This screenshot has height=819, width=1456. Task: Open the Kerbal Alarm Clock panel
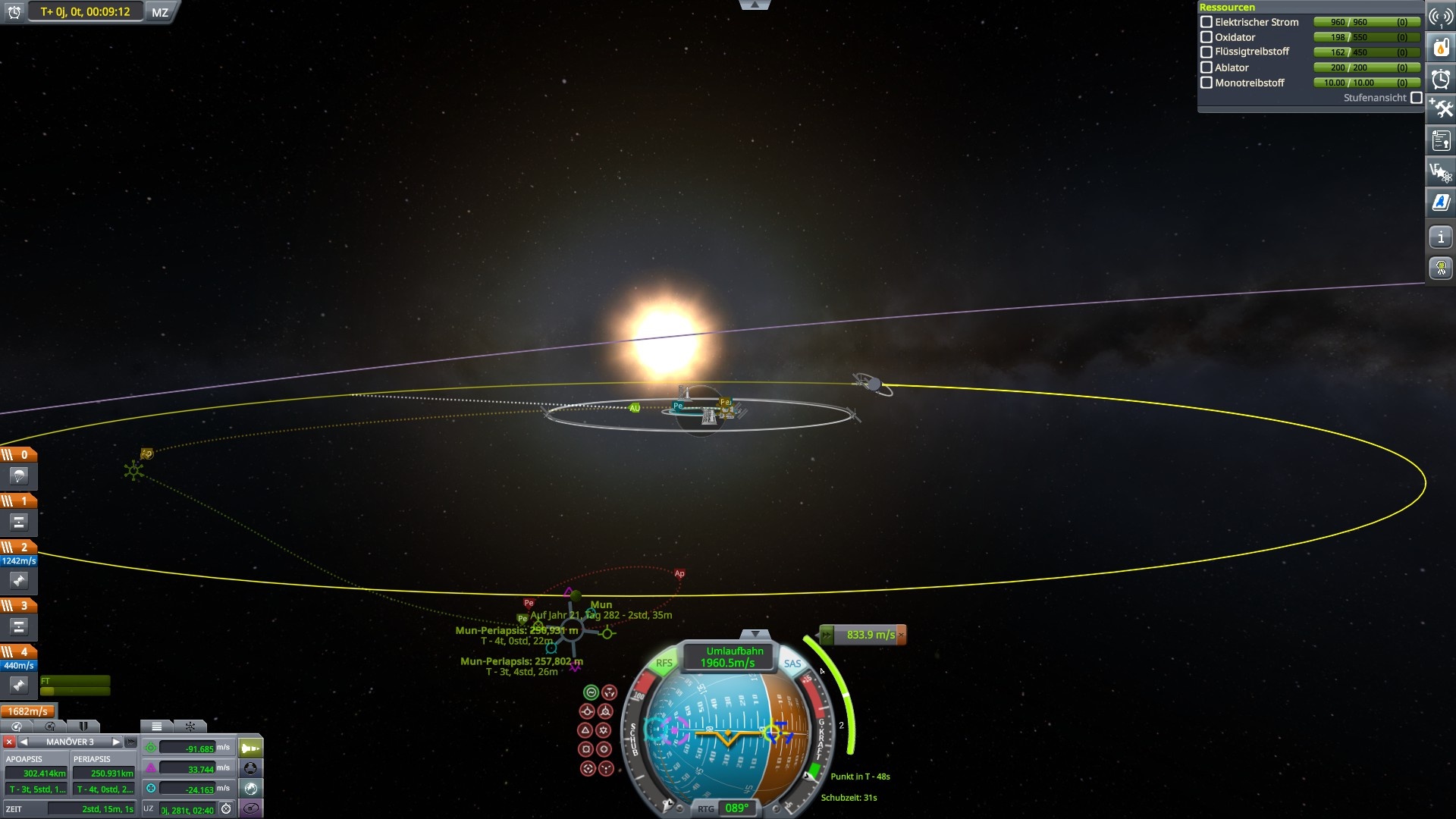coord(1440,78)
